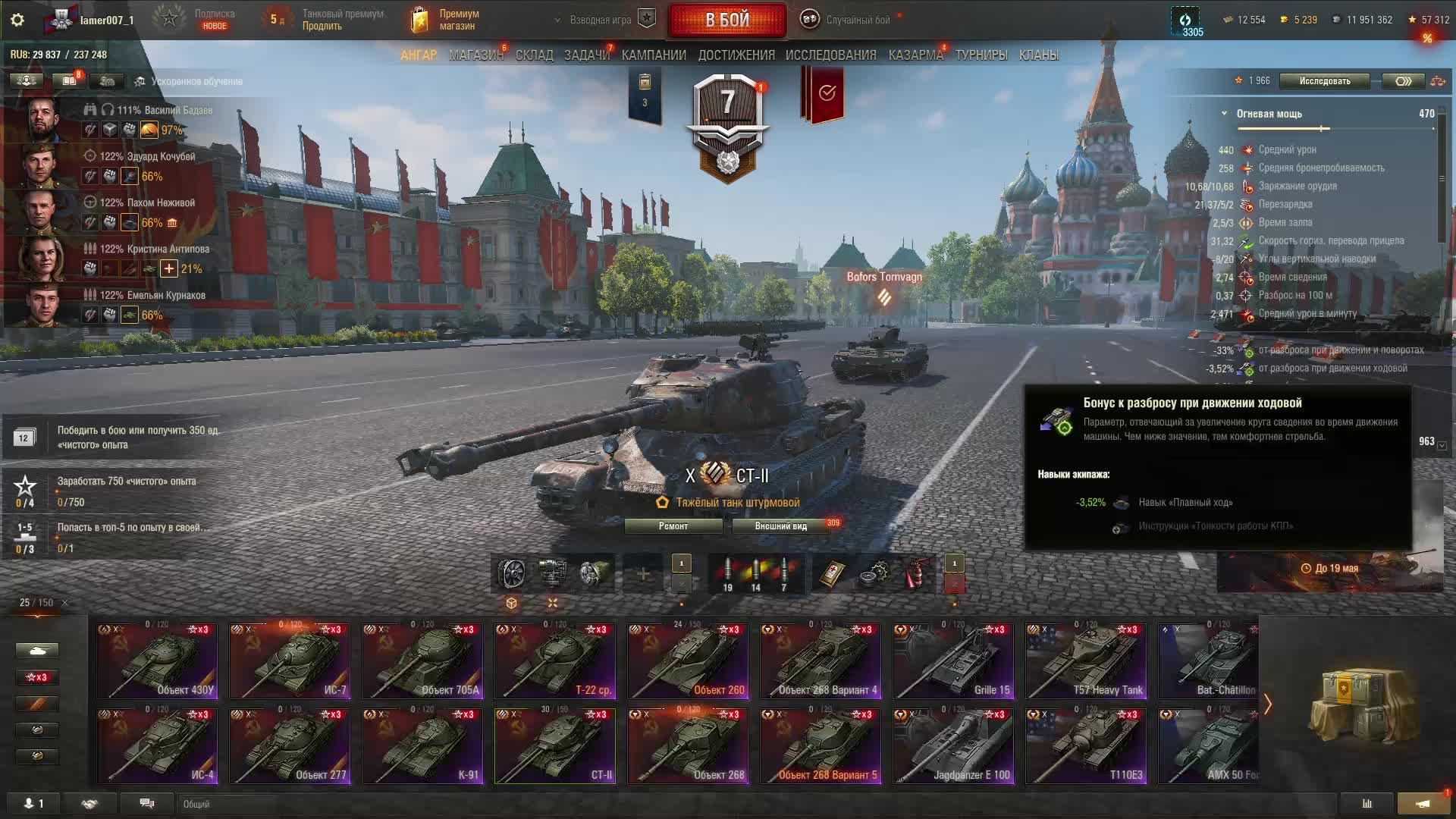Open the Премиум магазин

[x=449, y=20]
